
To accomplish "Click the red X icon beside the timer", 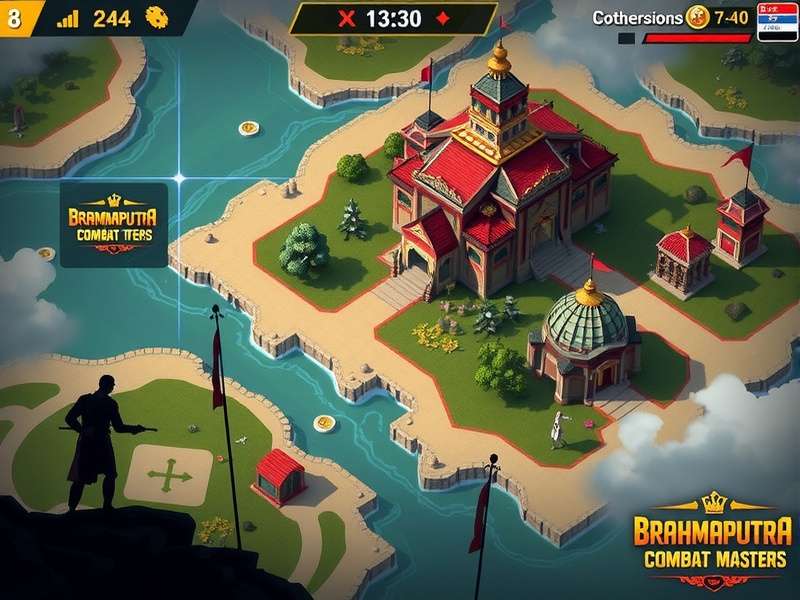I will [x=347, y=18].
